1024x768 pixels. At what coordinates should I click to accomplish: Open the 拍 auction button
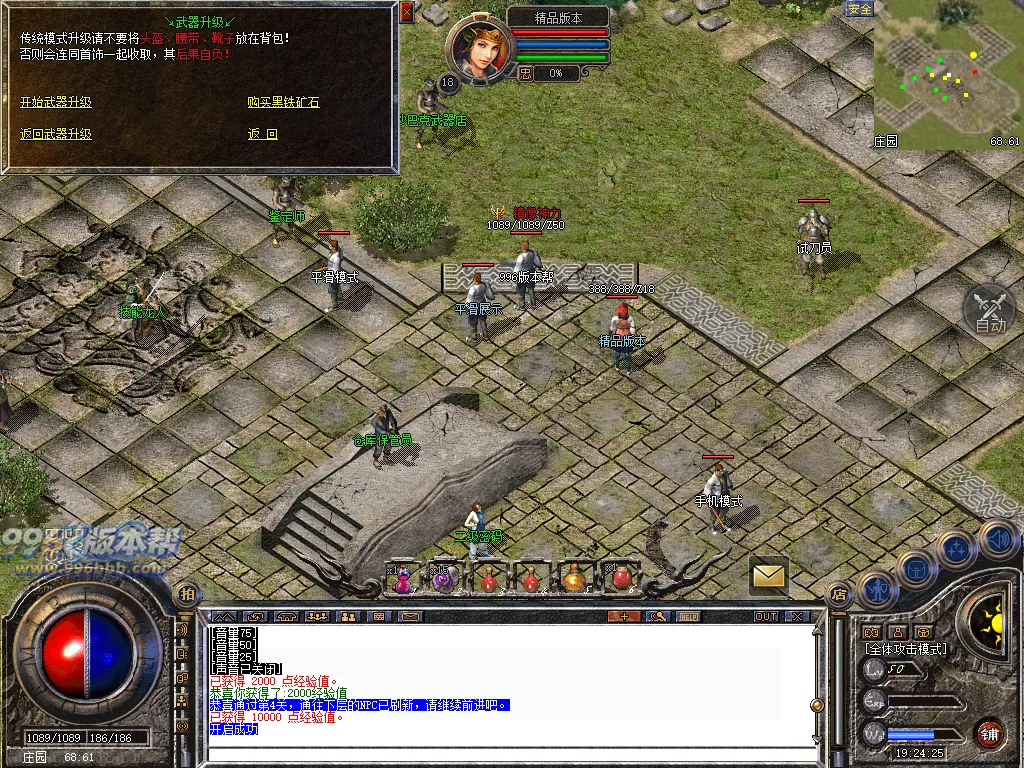(x=186, y=594)
